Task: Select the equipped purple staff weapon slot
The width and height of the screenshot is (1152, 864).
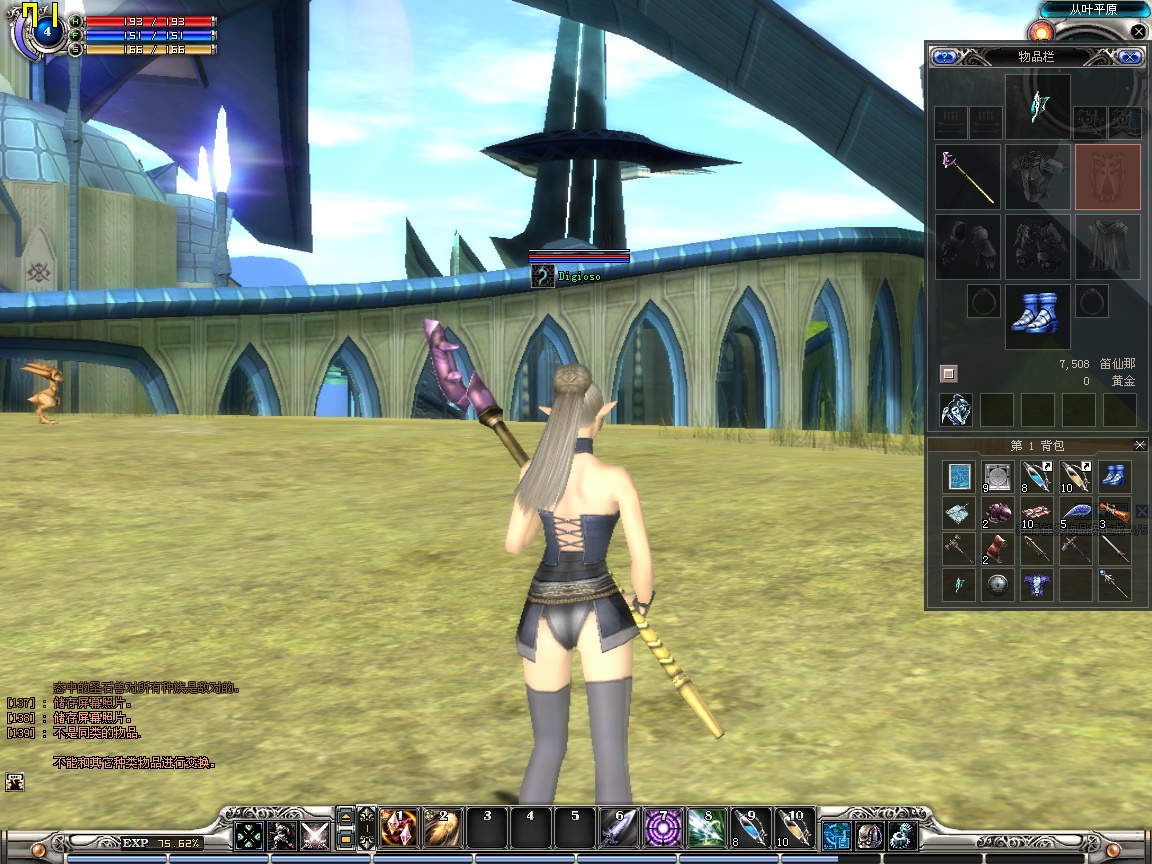Action: pyautogui.click(x=968, y=177)
